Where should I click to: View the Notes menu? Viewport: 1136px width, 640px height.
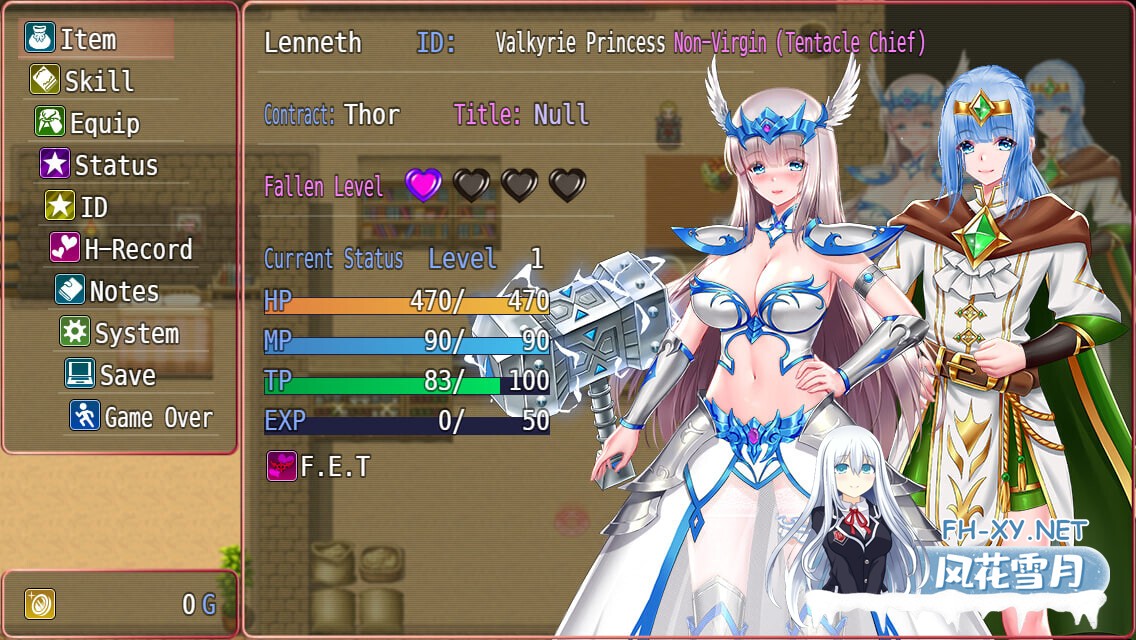pyautogui.click(x=123, y=291)
